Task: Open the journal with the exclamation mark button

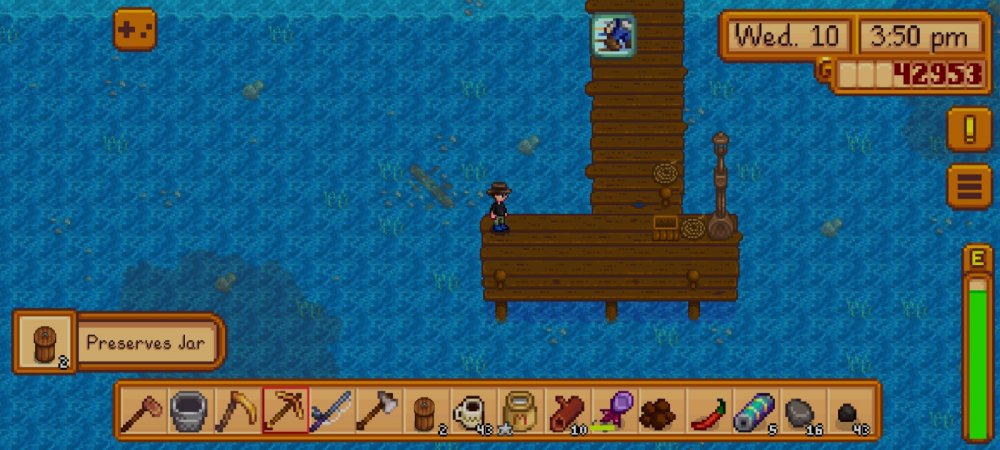Action: click(969, 129)
